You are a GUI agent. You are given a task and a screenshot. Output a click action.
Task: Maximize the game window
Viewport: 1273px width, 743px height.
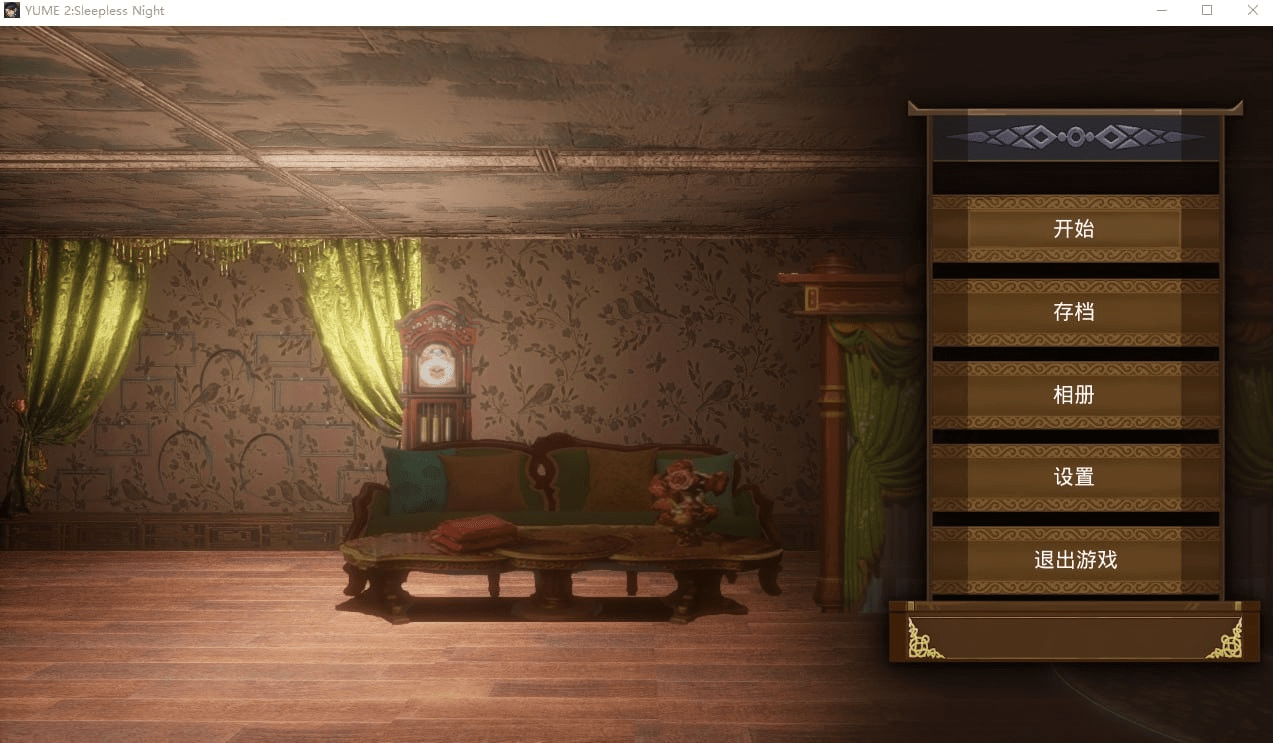pyautogui.click(x=1207, y=10)
